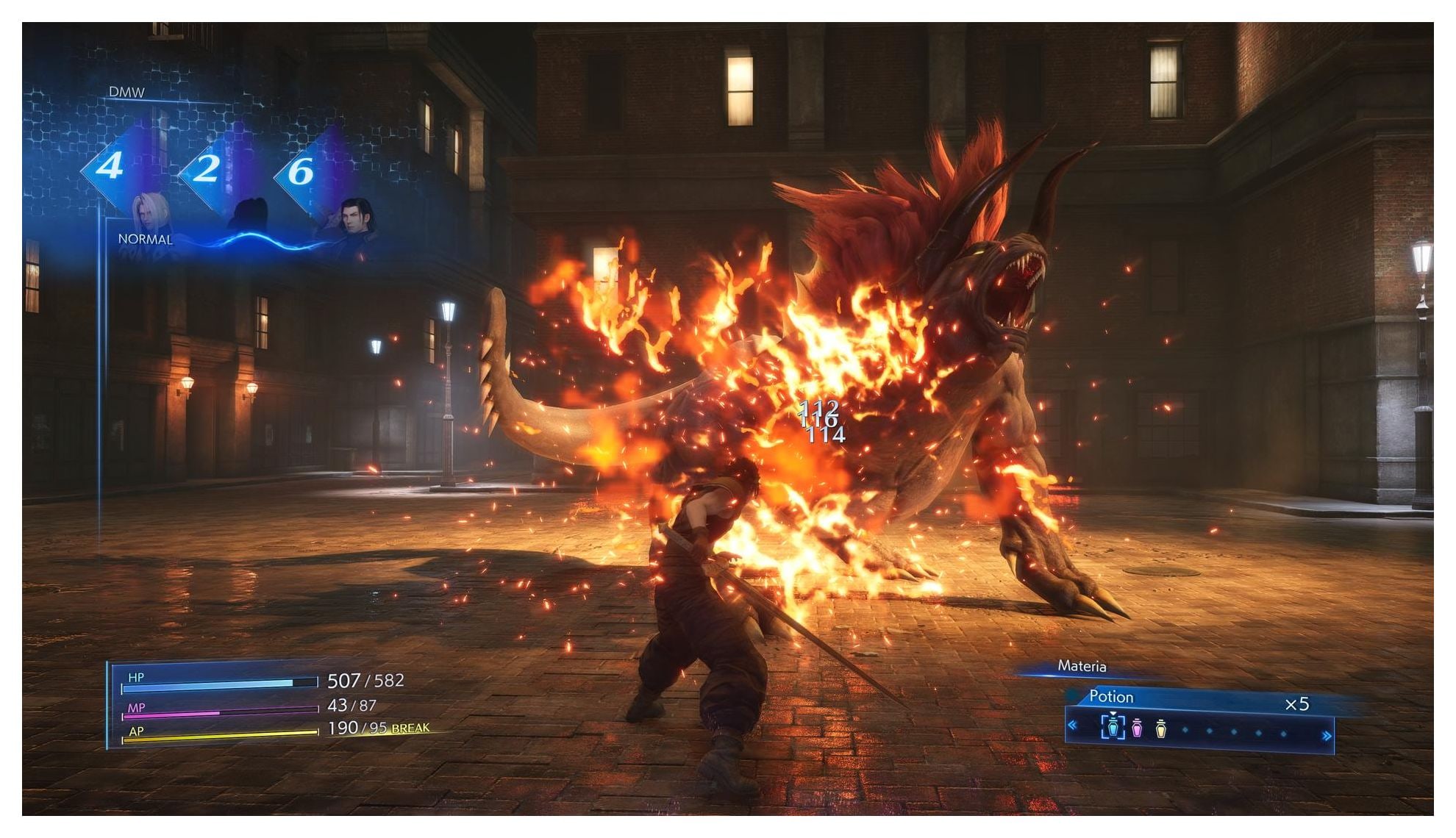Click the DMW reel showing number 6

click(x=301, y=172)
